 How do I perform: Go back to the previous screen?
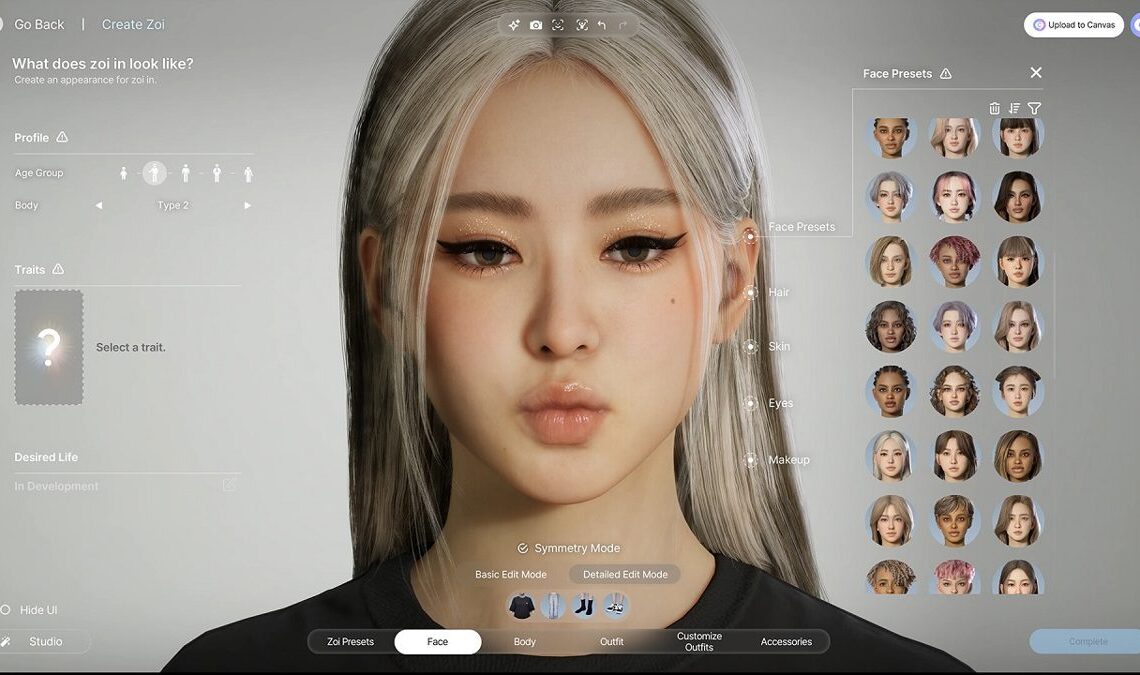39,24
